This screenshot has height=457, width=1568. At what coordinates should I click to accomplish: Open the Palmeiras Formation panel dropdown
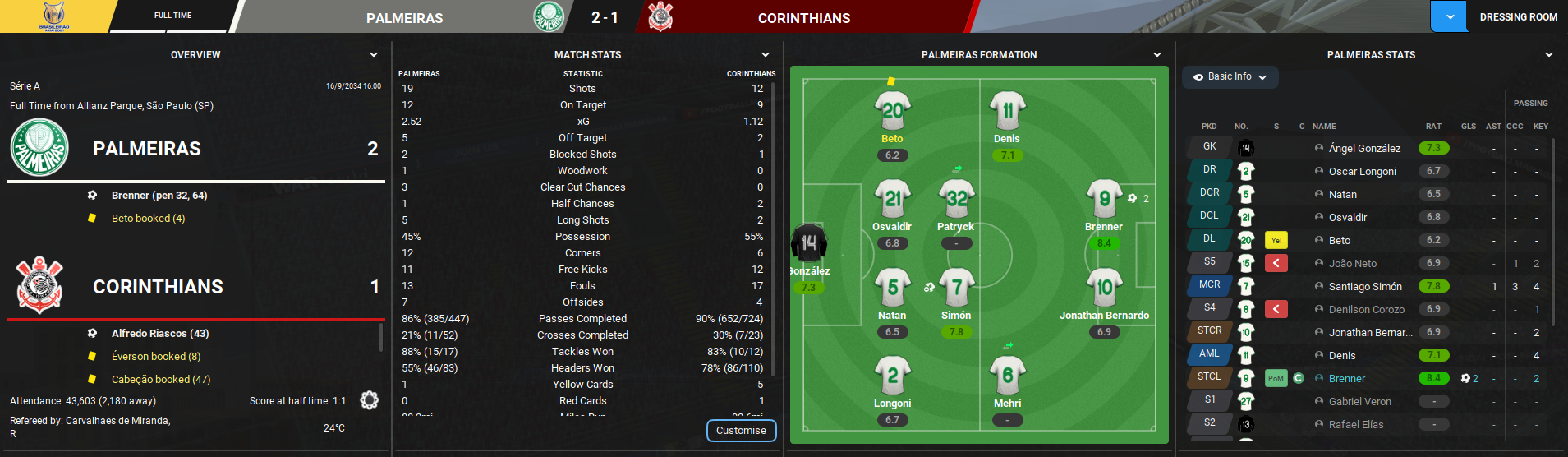click(x=1157, y=55)
